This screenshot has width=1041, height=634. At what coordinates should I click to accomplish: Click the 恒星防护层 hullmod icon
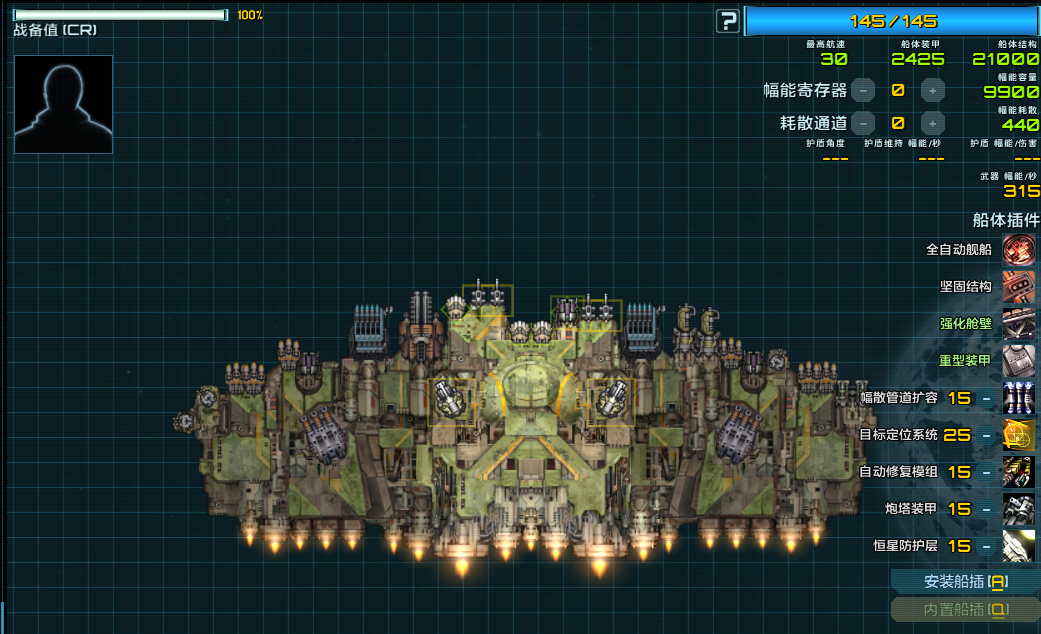pyautogui.click(x=1019, y=546)
